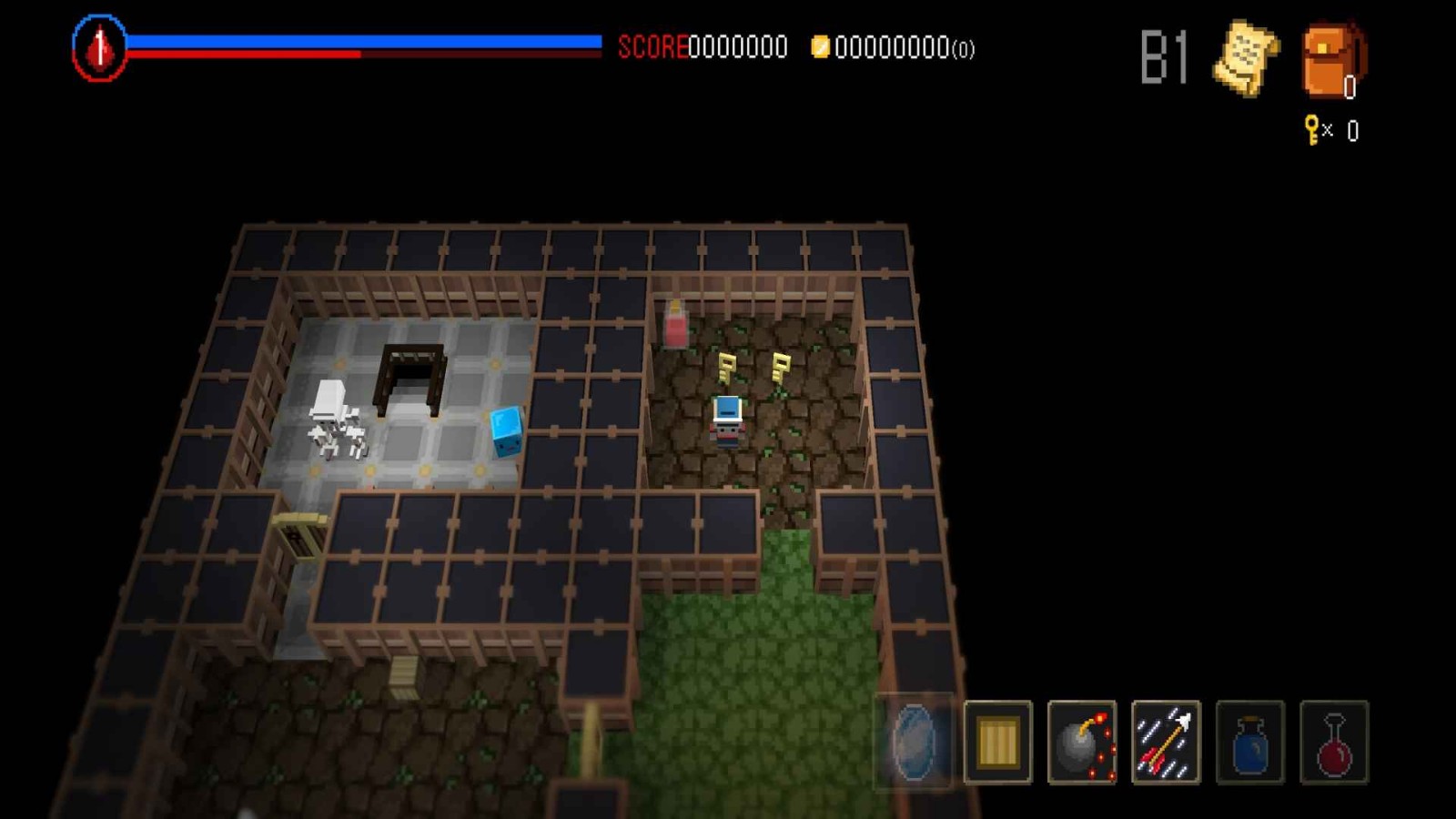Select the wooden crate item slot
Screen dimensions: 1456x819
[997, 742]
